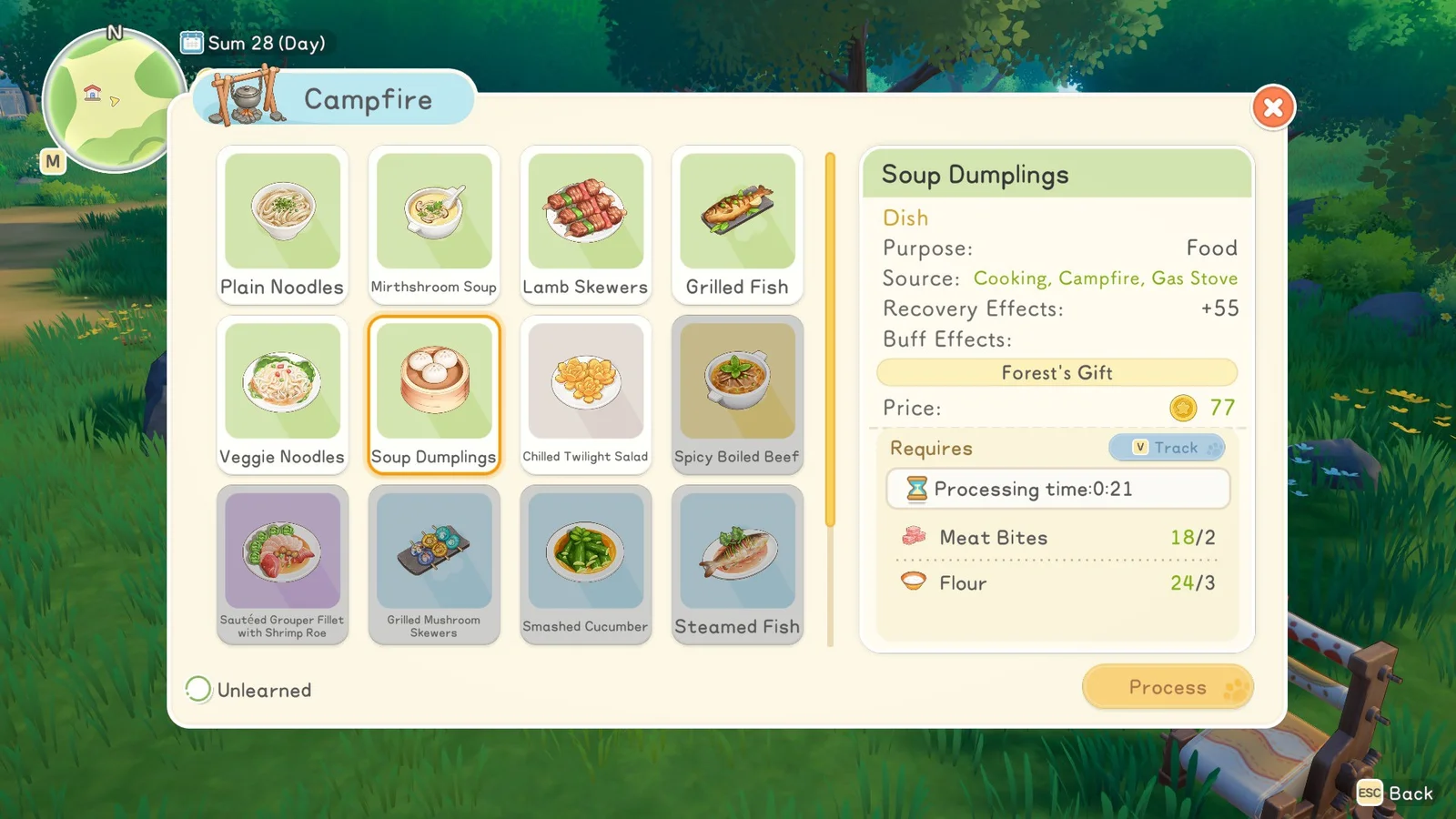Select the Grilled Mushroom Skewers recipe
This screenshot has width=1456, height=819.
point(434,564)
